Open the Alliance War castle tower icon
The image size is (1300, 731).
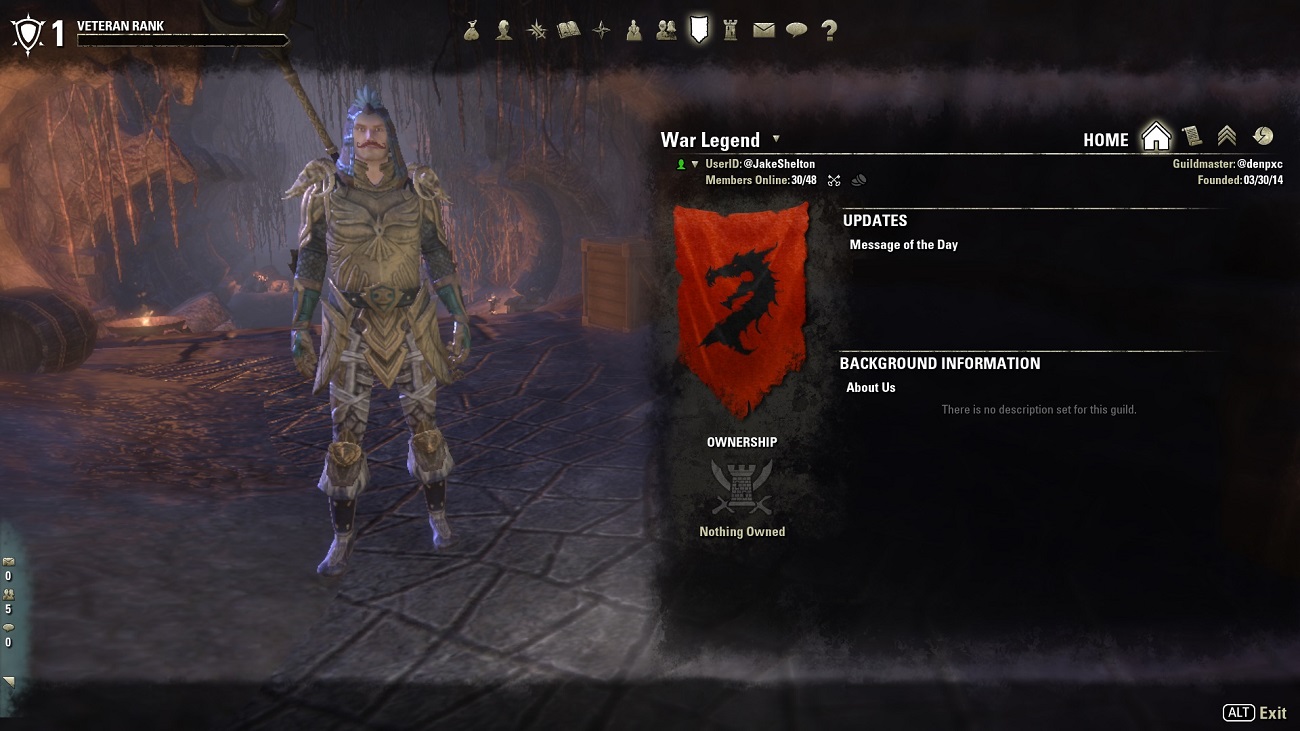coord(731,31)
